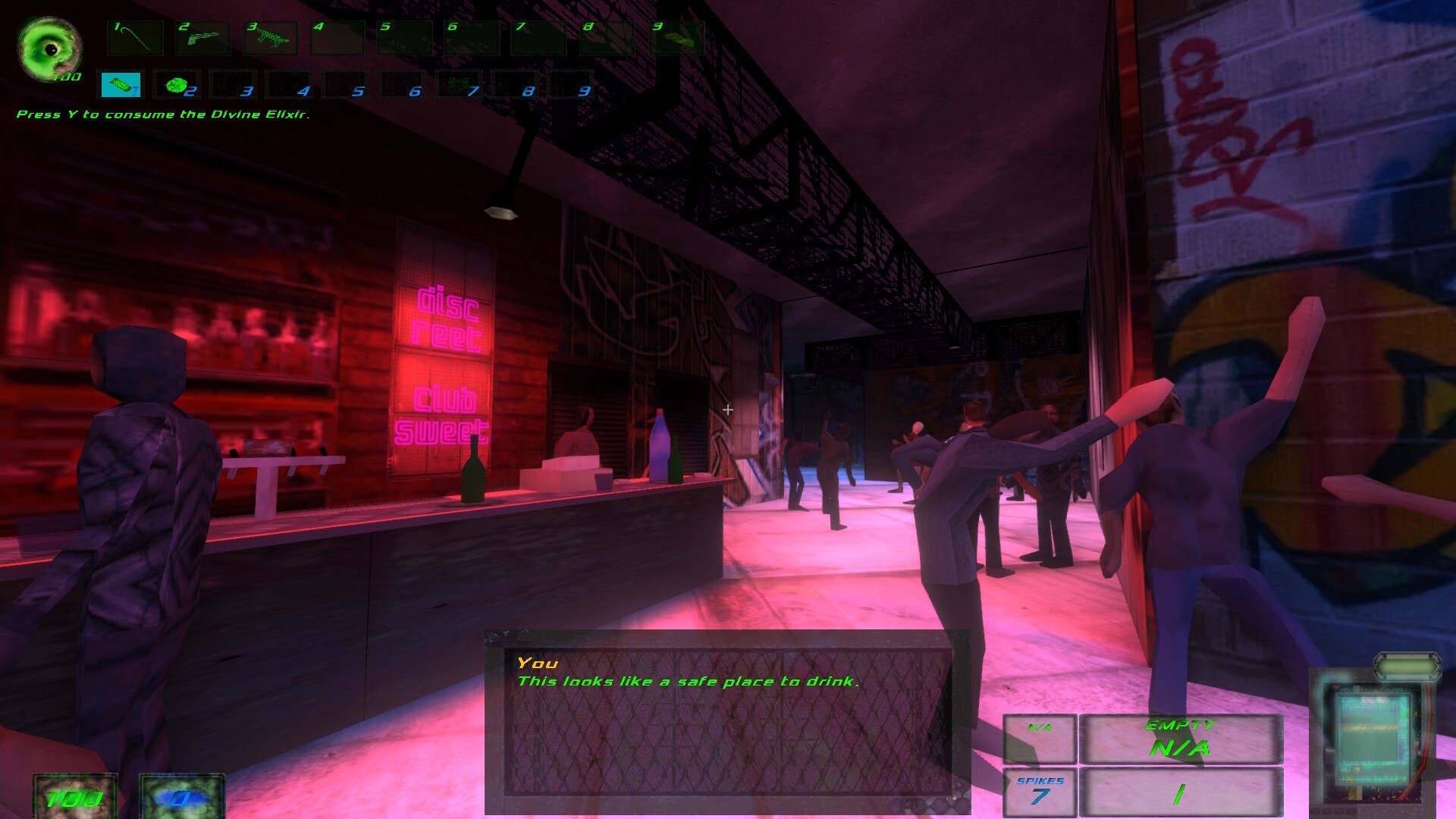Click the Press Y consume prompt
The width and height of the screenshot is (1456, 819).
click(x=163, y=115)
